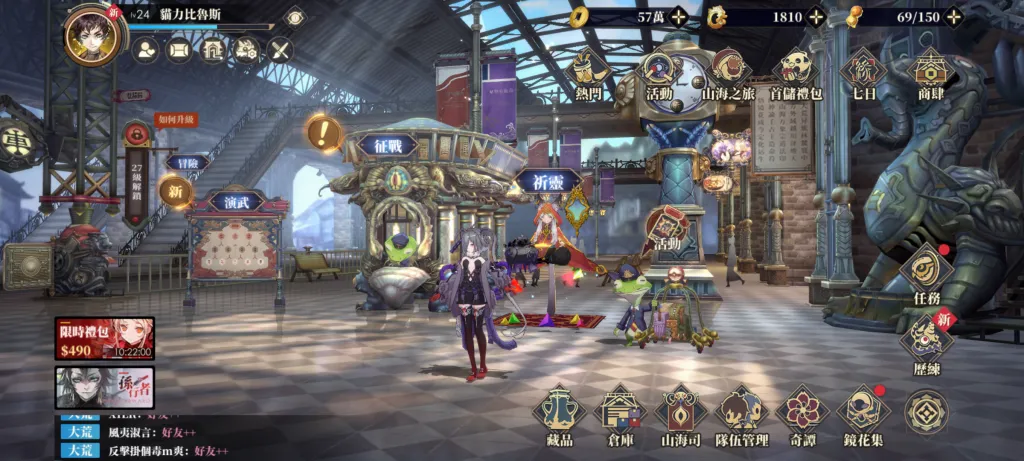The width and height of the screenshot is (1024, 461).
Task: Enter the 商肆 shop
Action: 931,73
